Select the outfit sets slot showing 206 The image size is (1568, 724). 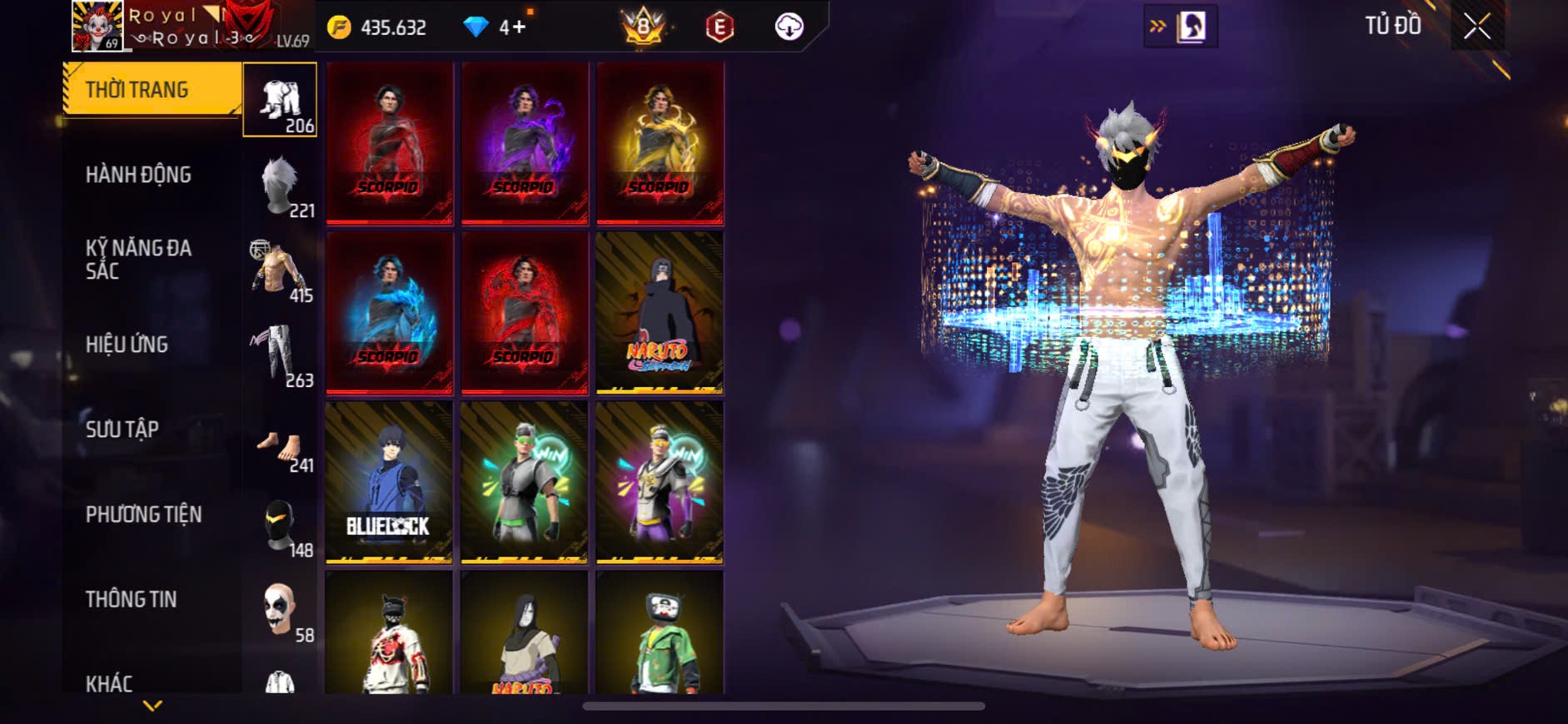pos(280,101)
